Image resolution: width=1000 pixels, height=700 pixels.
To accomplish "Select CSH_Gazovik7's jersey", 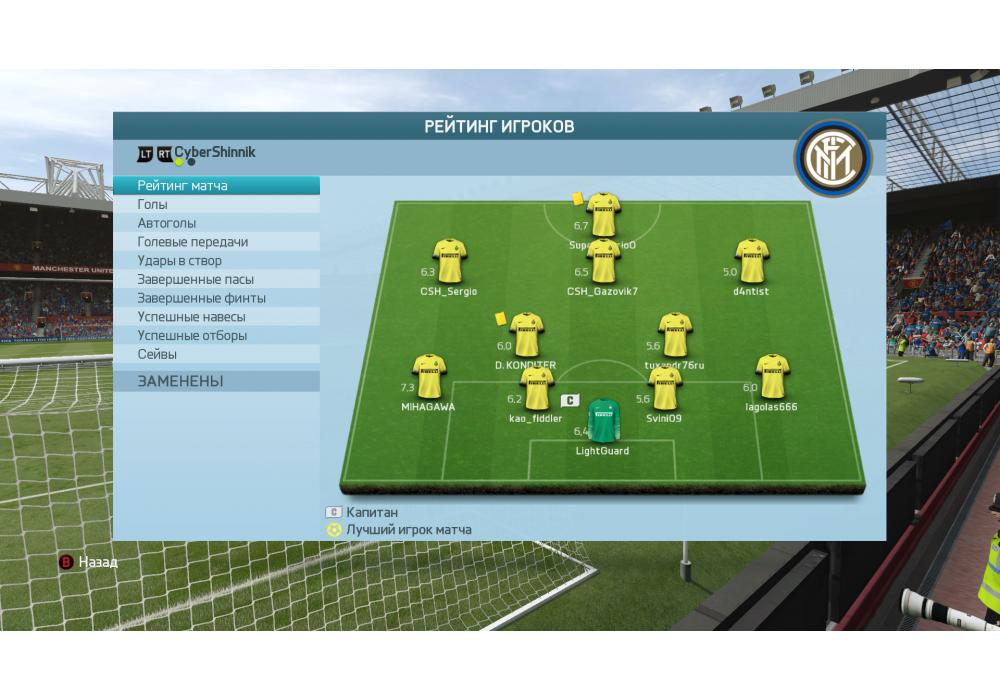I will tap(603, 261).
